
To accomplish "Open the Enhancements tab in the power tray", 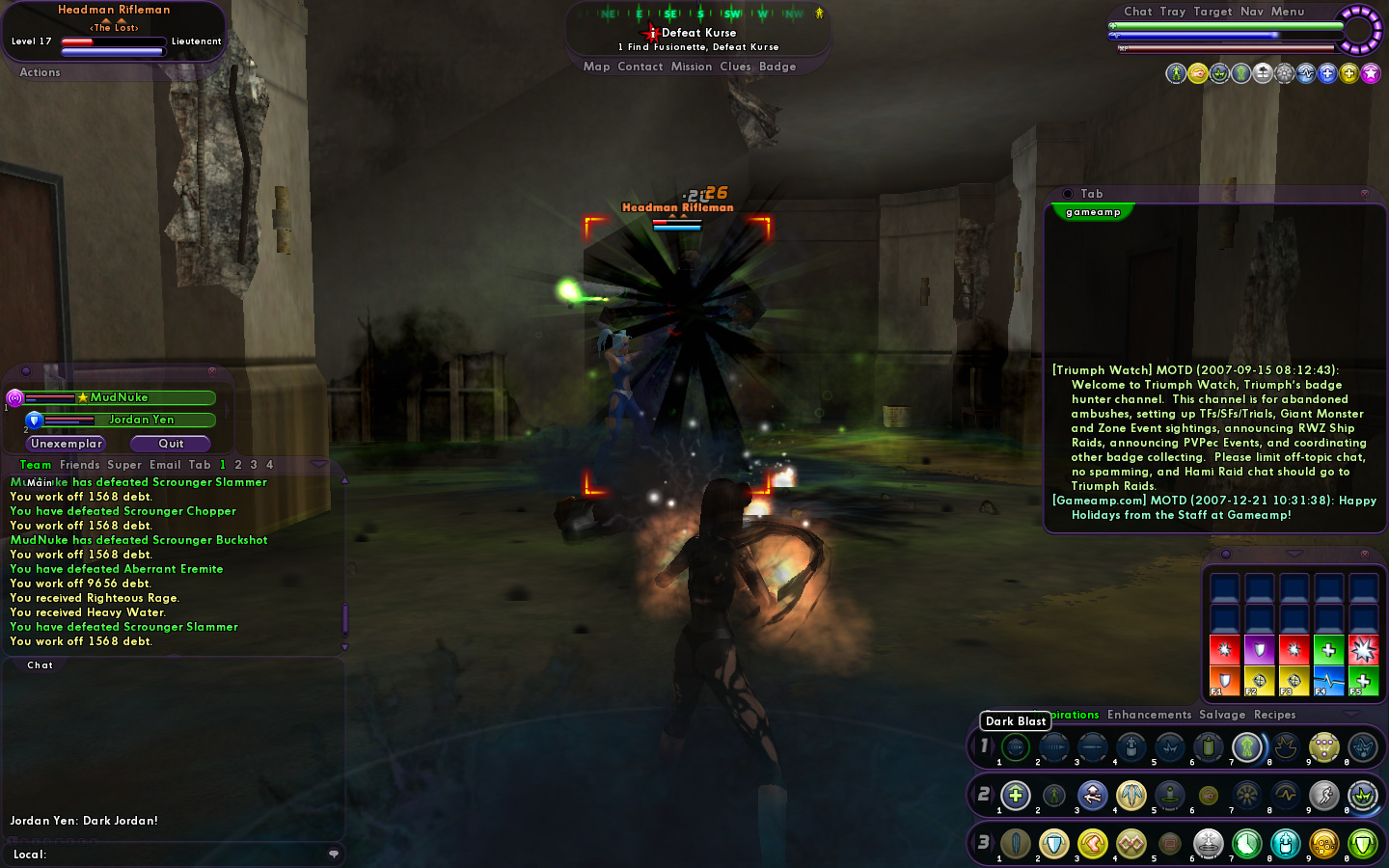I will click(x=1149, y=715).
